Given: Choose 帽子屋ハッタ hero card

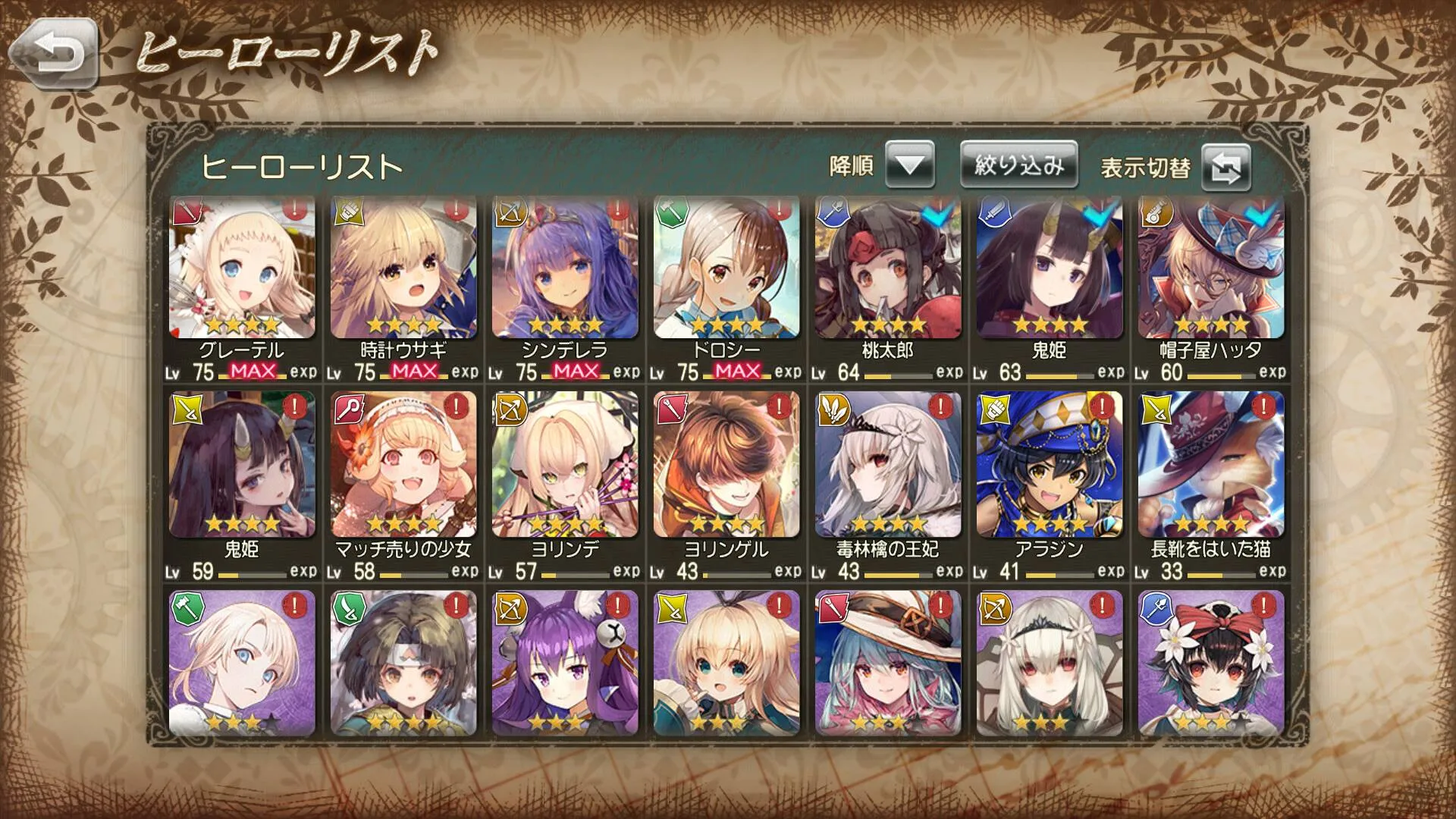Looking at the screenshot, I should (x=1211, y=268).
